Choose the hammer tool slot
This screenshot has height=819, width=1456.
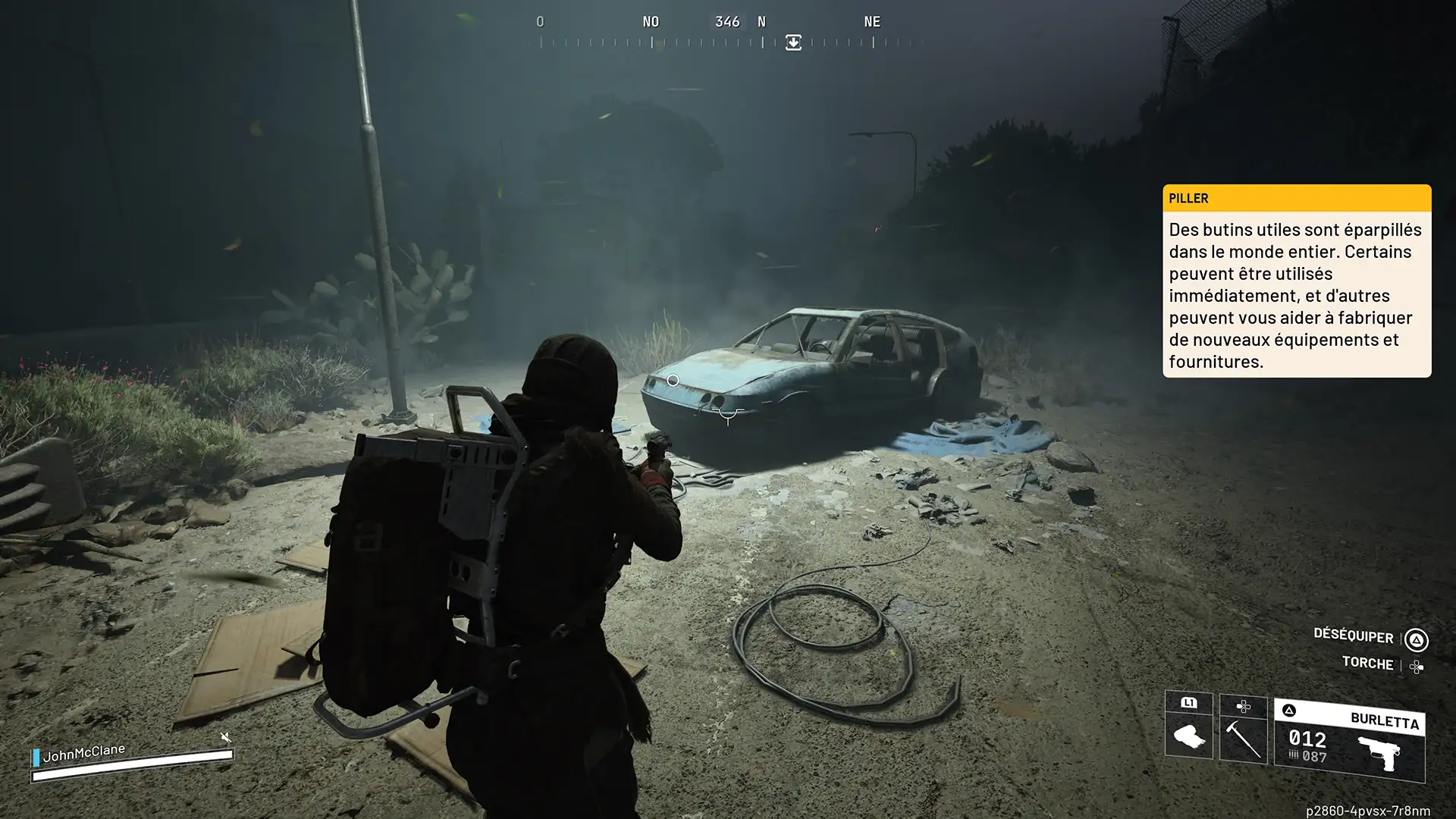pyautogui.click(x=1243, y=736)
